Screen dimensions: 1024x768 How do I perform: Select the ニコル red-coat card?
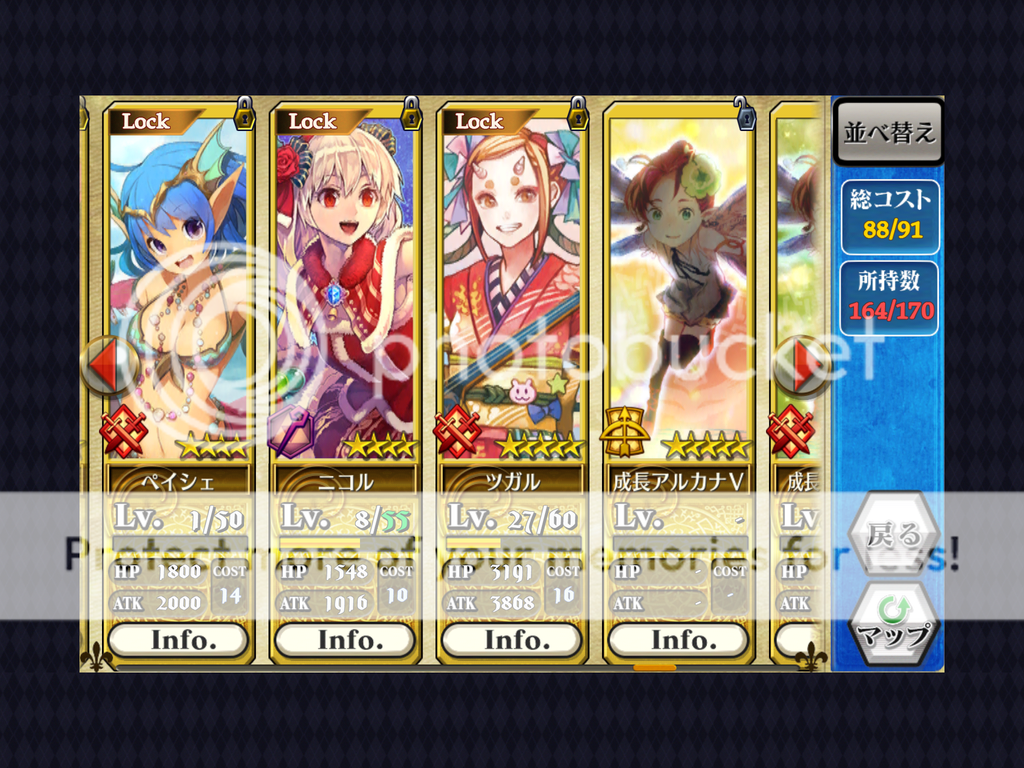pyautogui.click(x=345, y=290)
